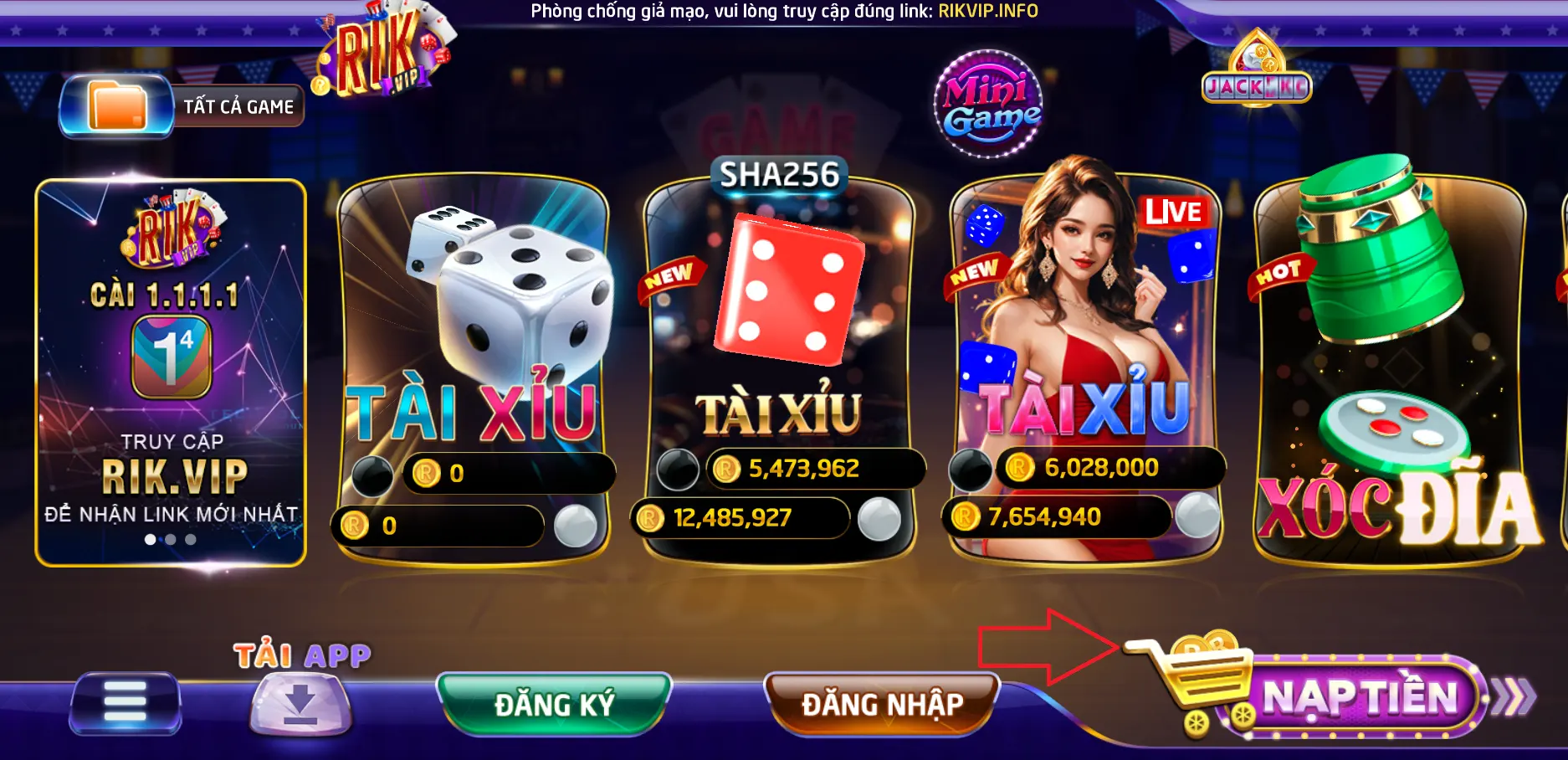Click the RIK.VIP promotional banner
The width and height of the screenshot is (1568, 760).
pos(171,372)
